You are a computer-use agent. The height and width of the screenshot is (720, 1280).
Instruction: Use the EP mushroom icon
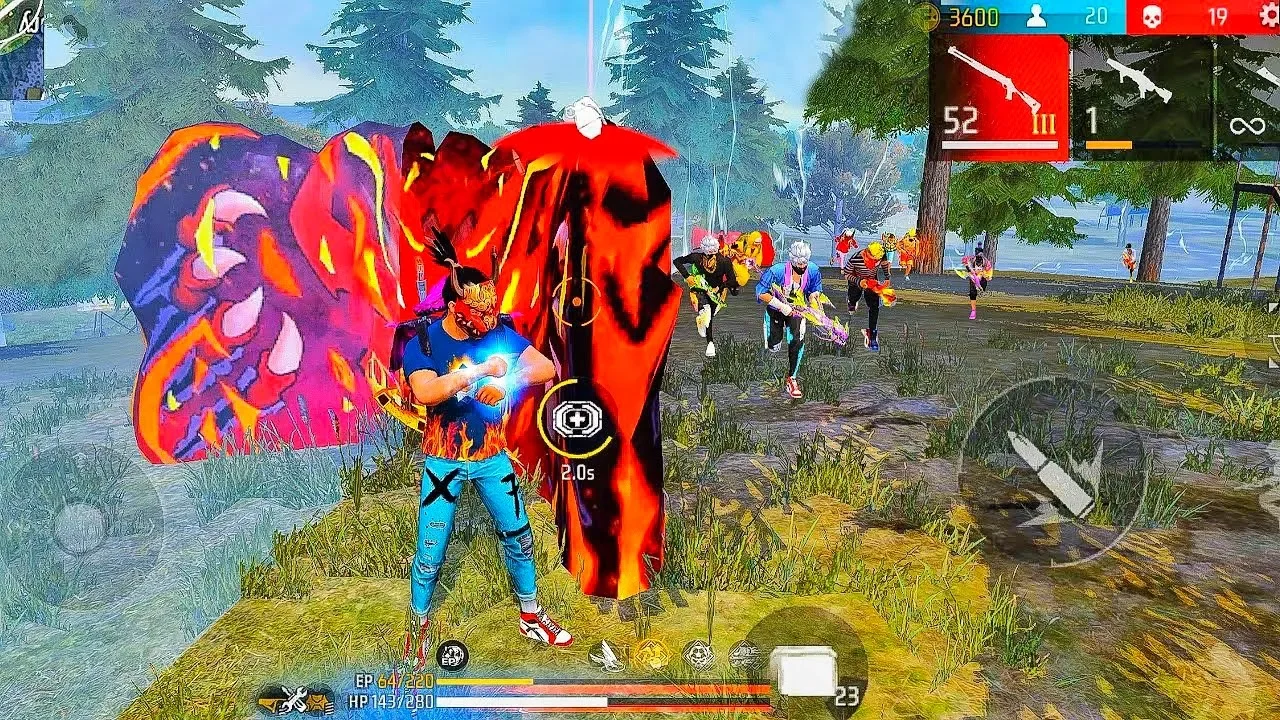[452, 655]
